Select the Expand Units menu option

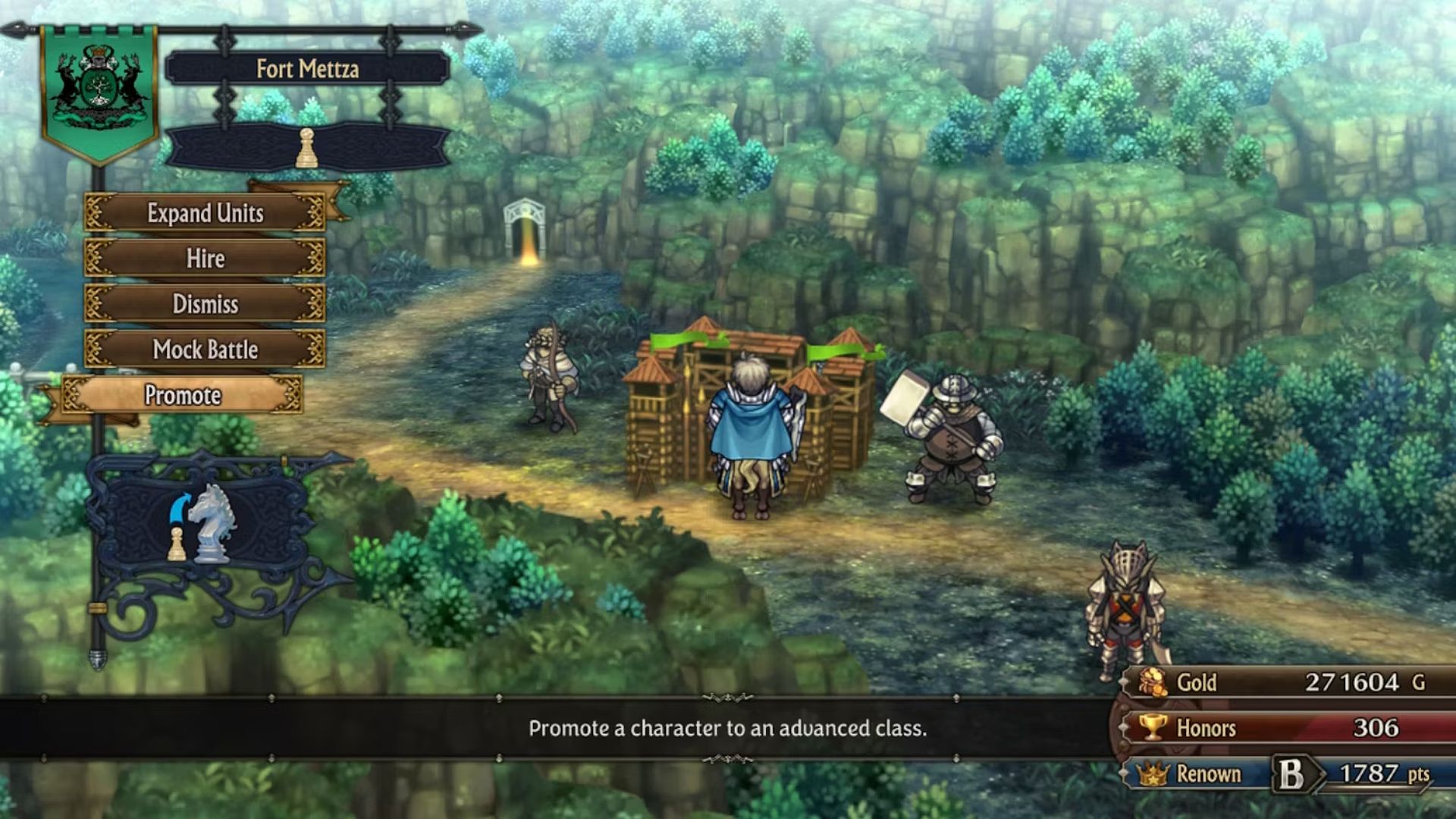point(206,214)
